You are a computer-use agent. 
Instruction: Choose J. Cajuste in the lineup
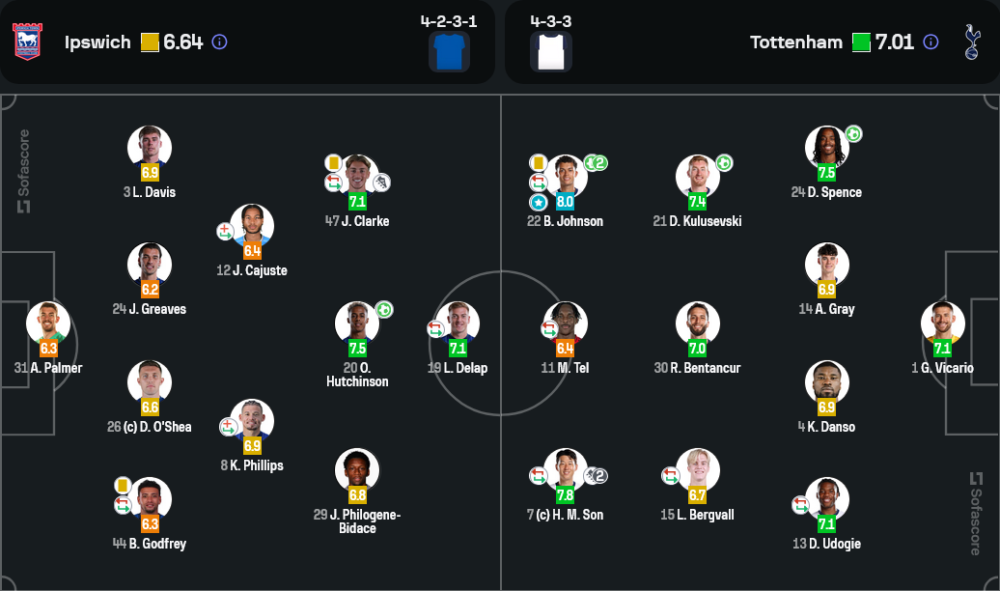coord(252,226)
